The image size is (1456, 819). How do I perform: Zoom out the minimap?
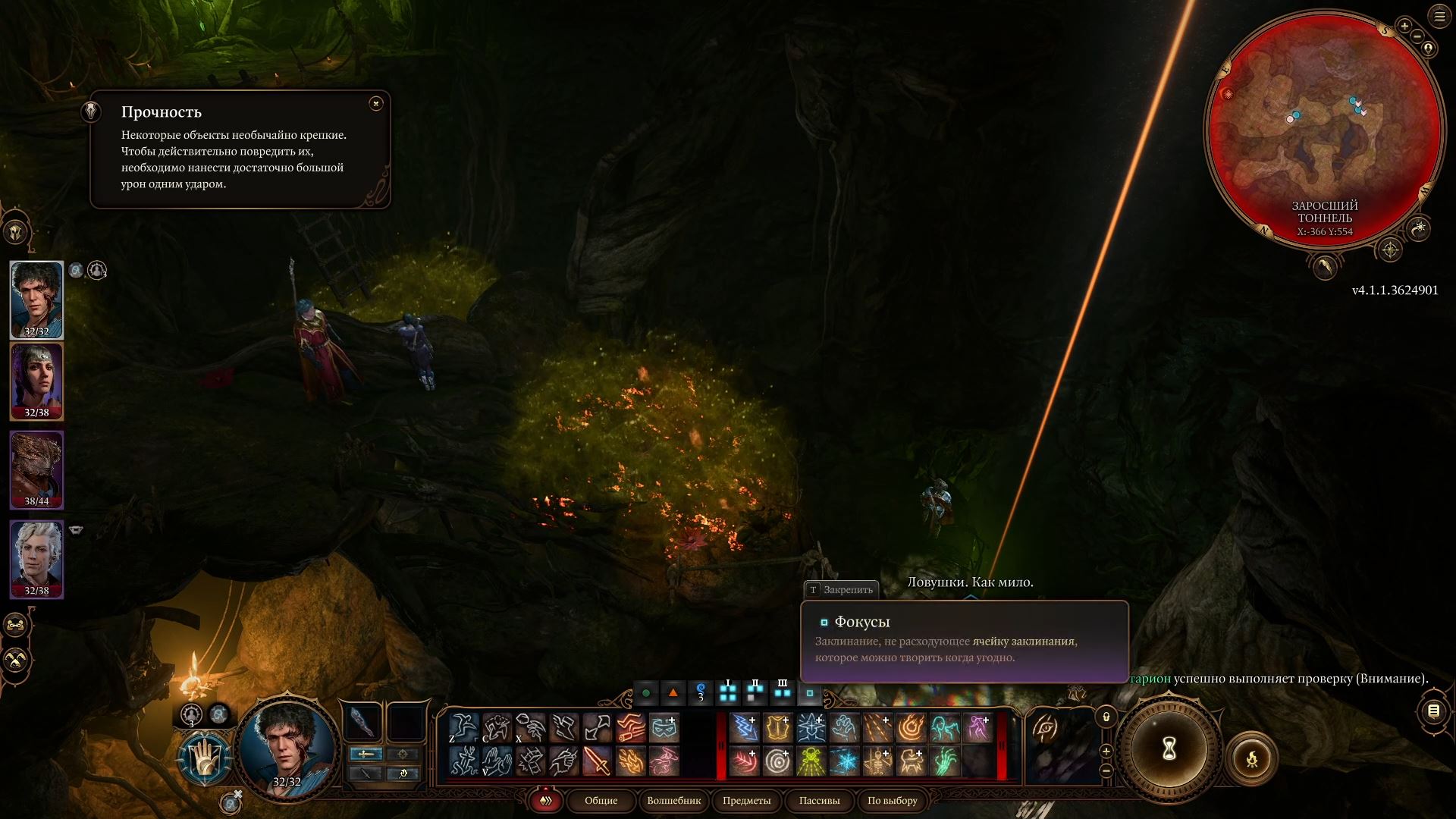click(1417, 37)
